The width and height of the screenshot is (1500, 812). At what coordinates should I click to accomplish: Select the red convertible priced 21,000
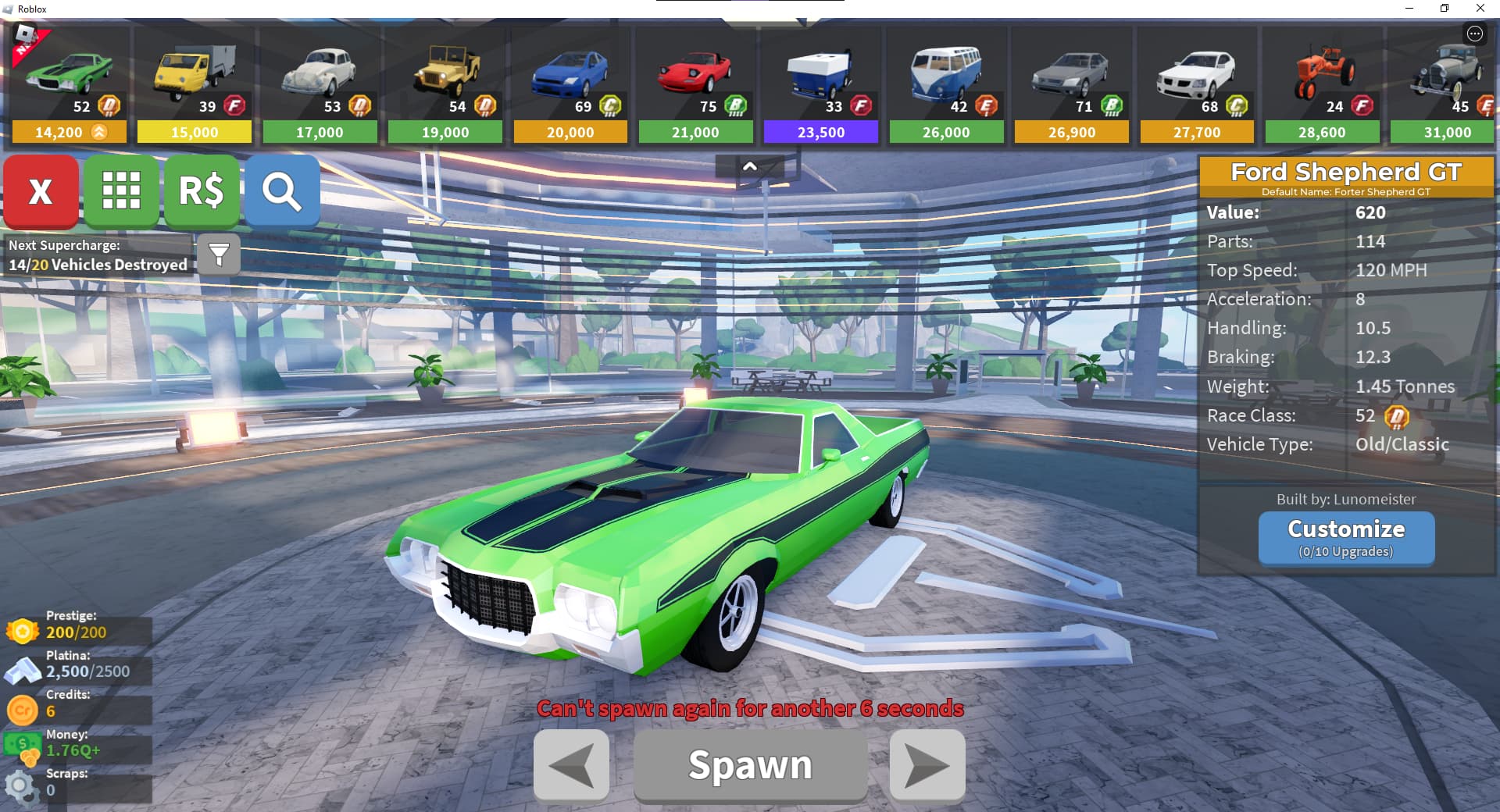tap(695, 86)
